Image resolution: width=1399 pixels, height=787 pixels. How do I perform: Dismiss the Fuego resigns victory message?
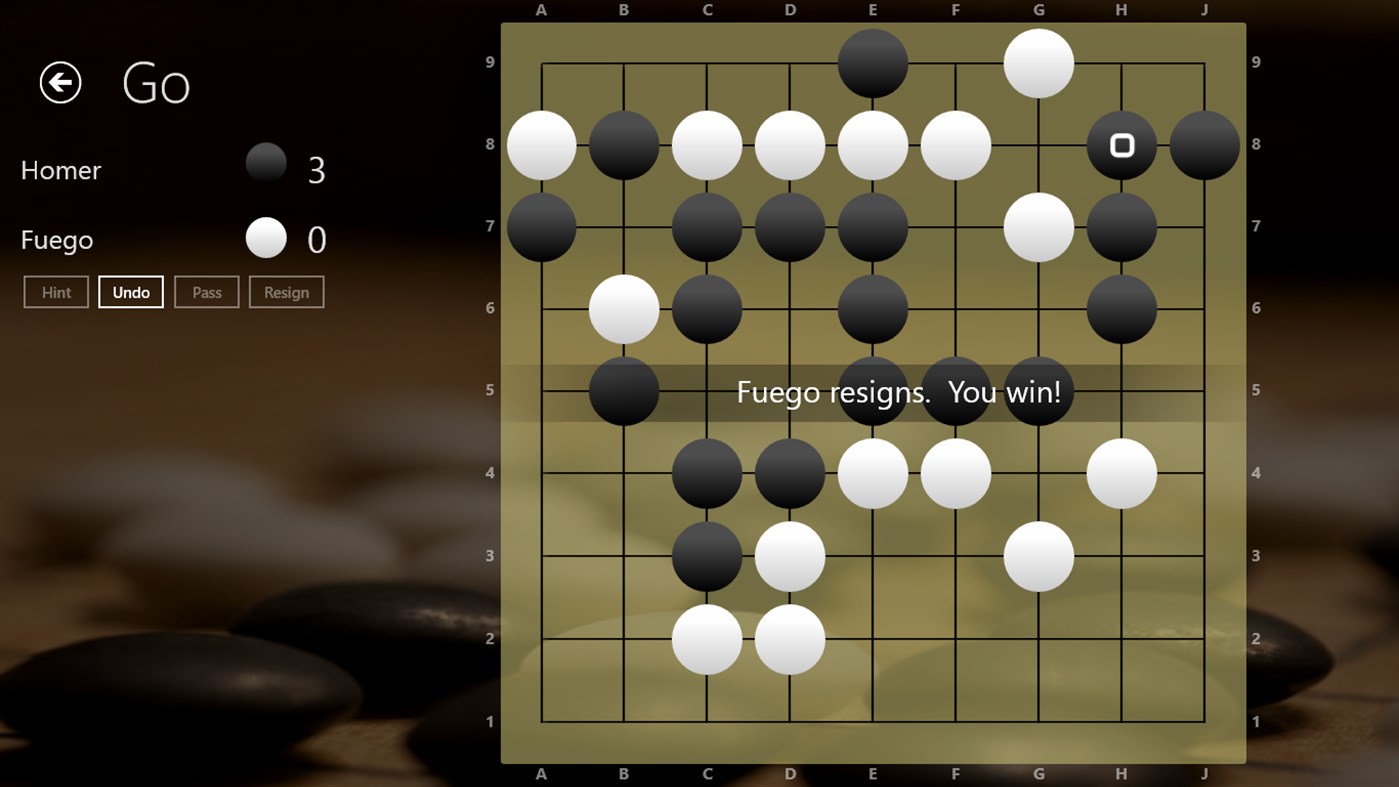tap(900, 392)
